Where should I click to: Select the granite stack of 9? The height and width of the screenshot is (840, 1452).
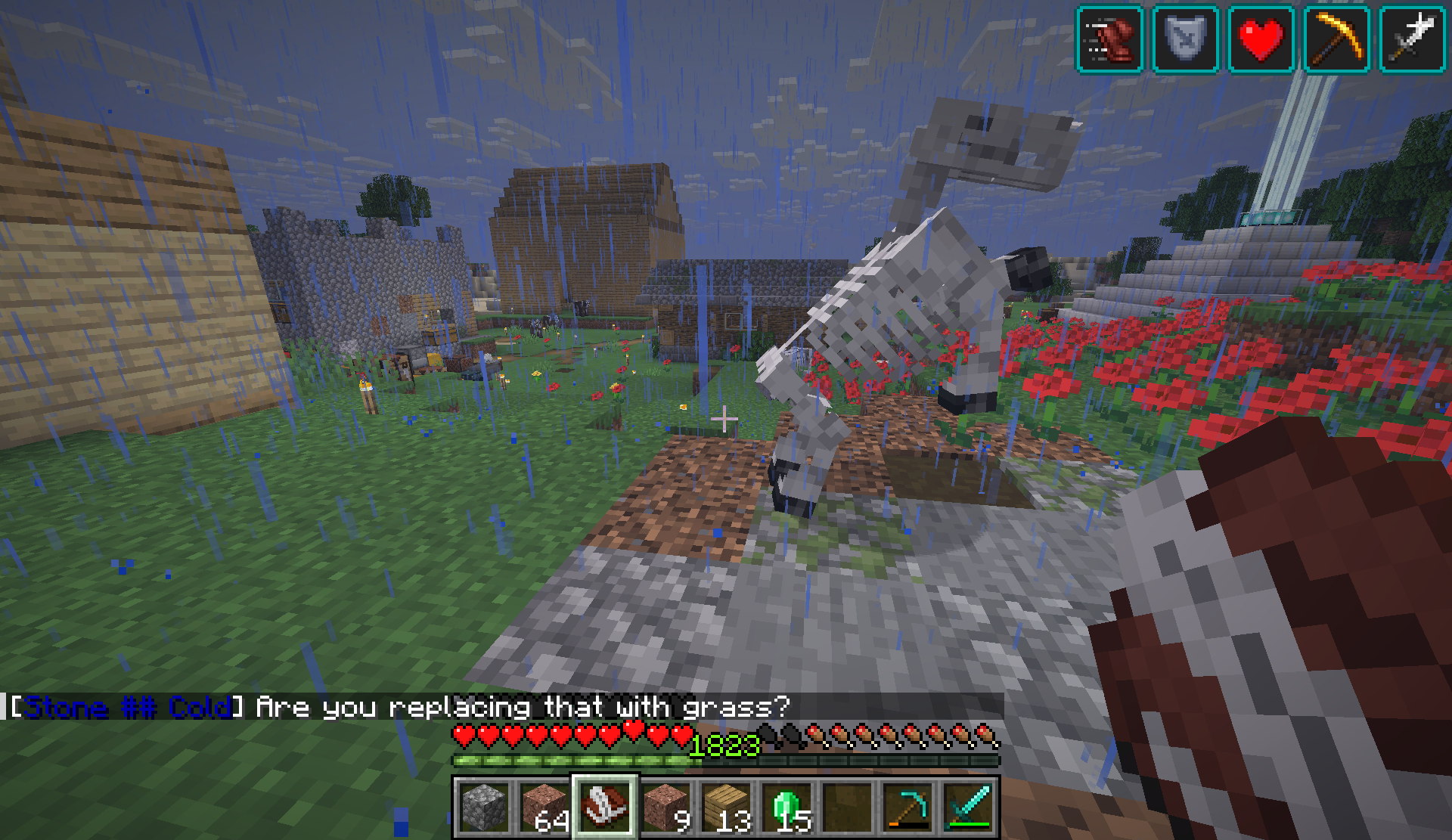tap(665, 807)
